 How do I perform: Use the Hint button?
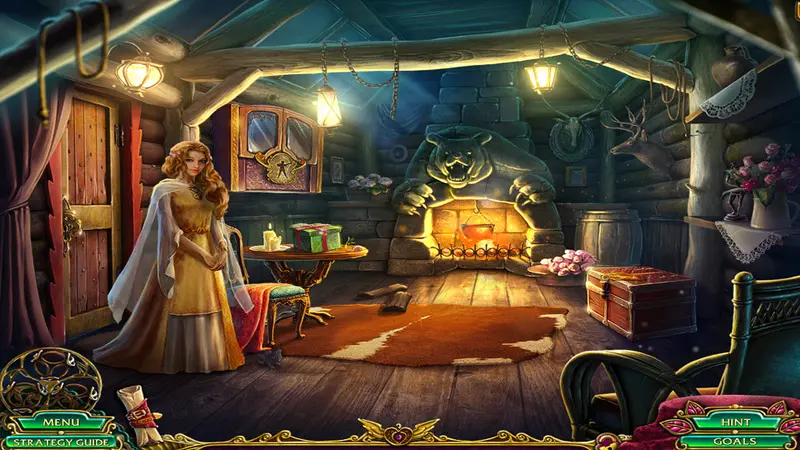[734, 423]
